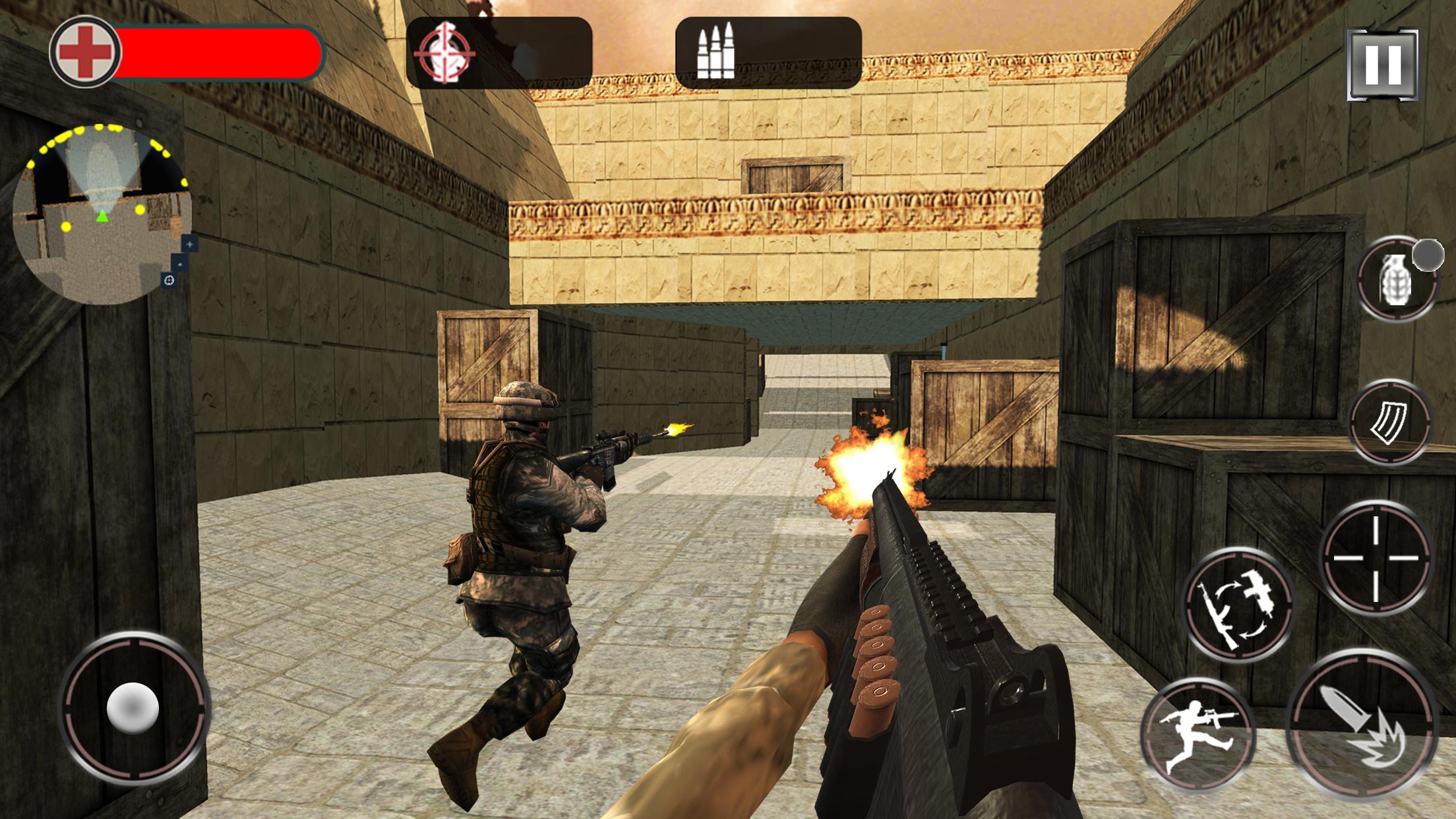
Task: Tap the movement joystick knob
Action: pyautogui.click(x=133, y=707)
